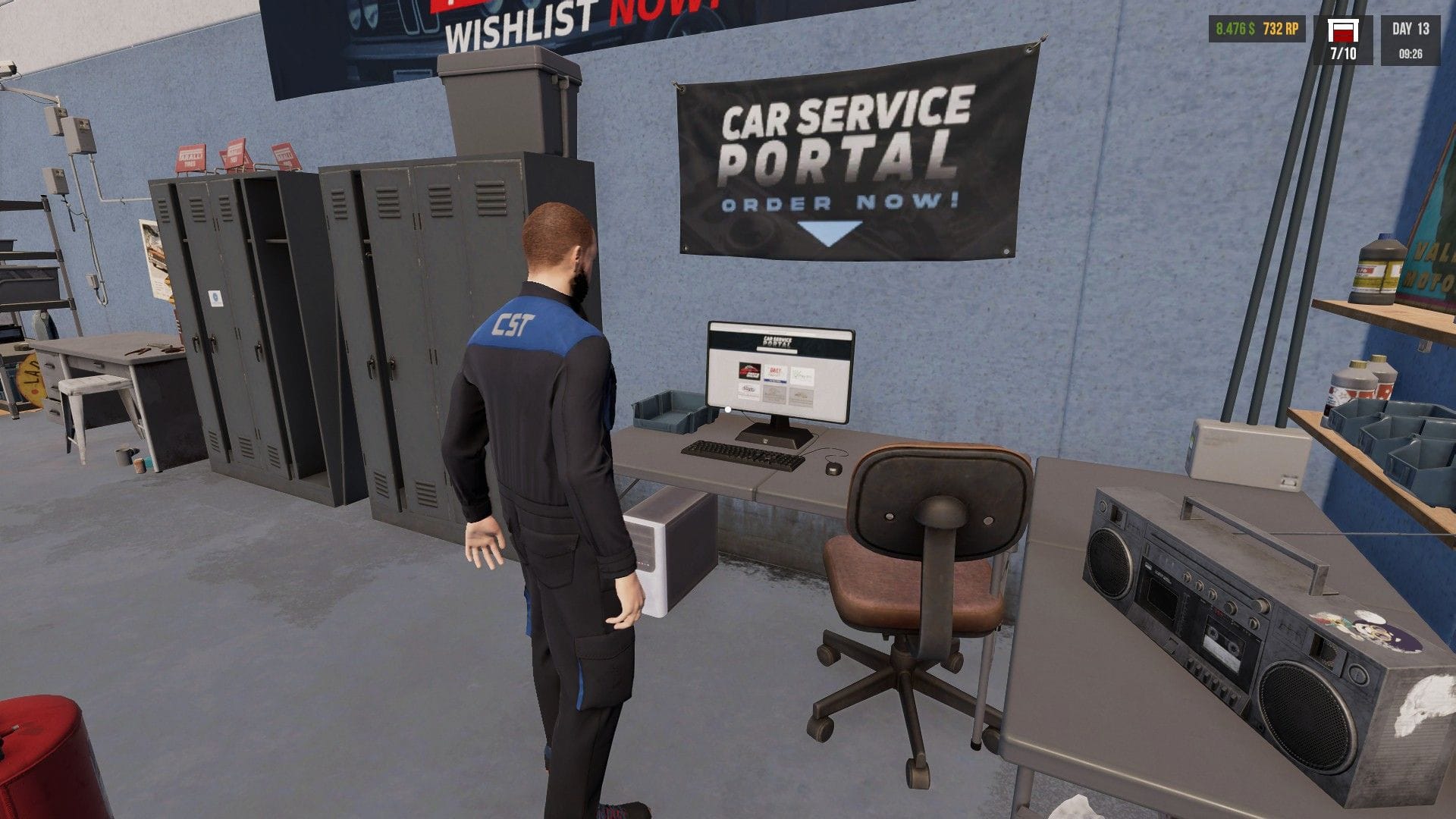Open the parts shop logo on portal screen
The image size is (1456, 819).
tap(775, 374)
